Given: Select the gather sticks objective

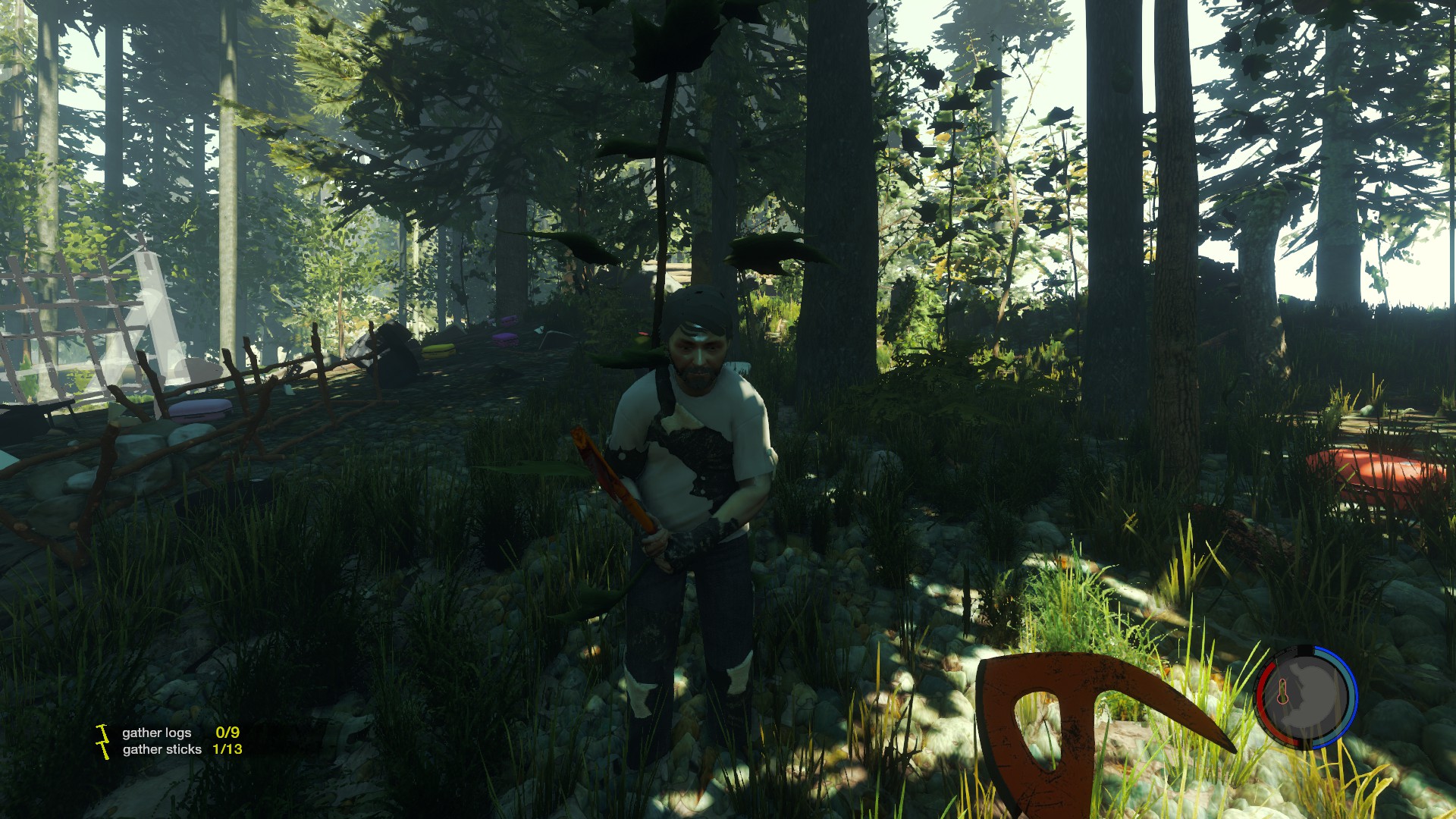Looking at the screenshot, I should [x=162, y=749].
